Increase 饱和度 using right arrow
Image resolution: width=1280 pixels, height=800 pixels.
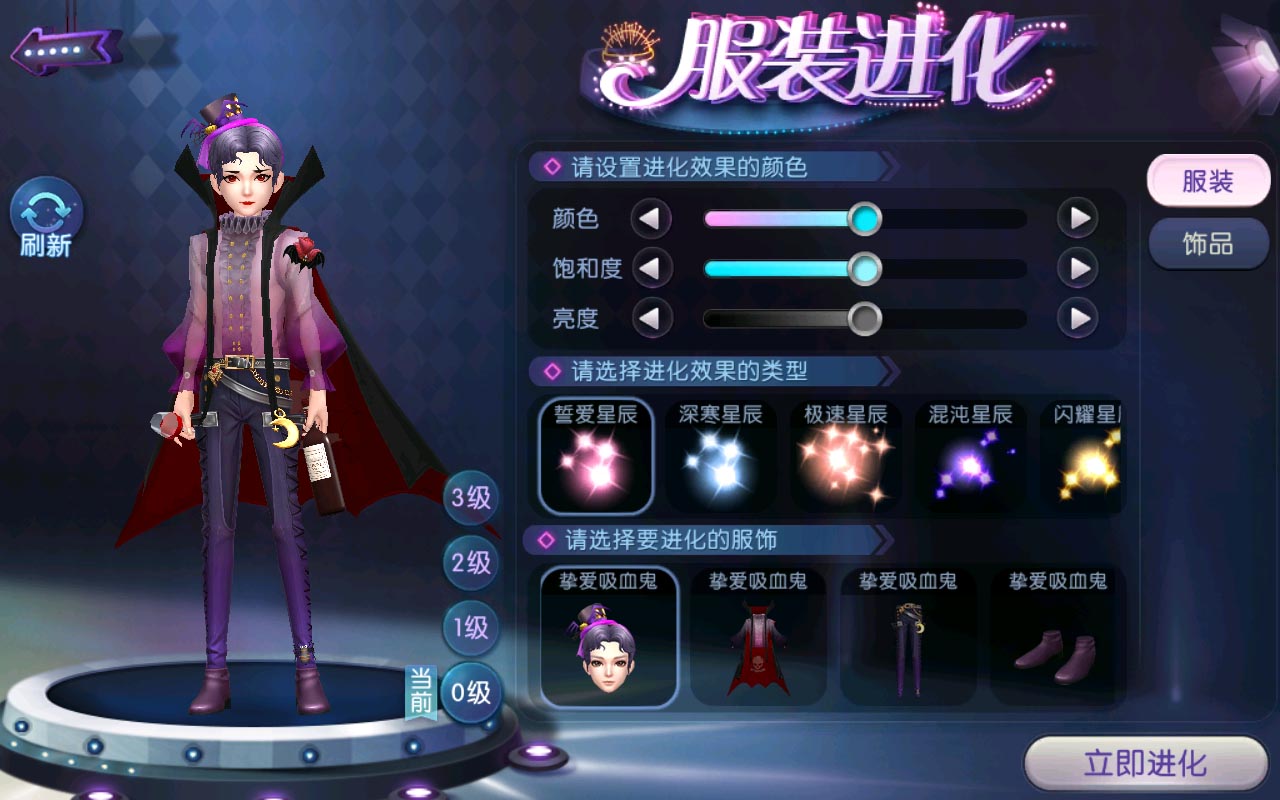(x=1078, y=268)
